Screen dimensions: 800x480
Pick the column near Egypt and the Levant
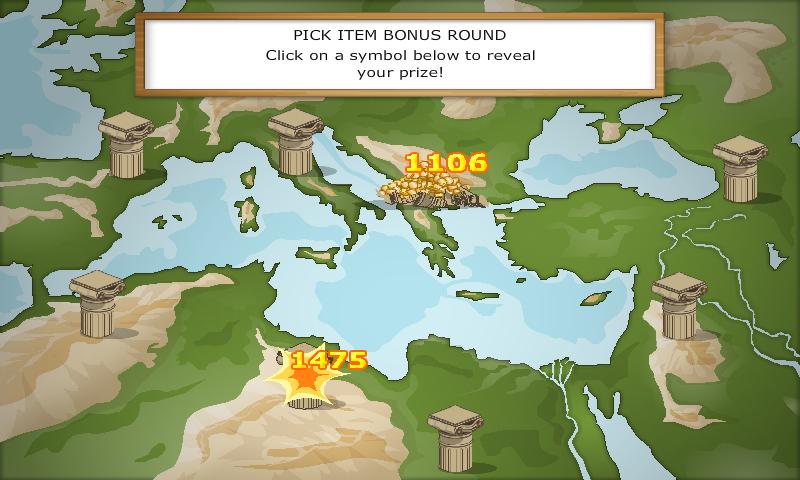click(x=678, y=304)
